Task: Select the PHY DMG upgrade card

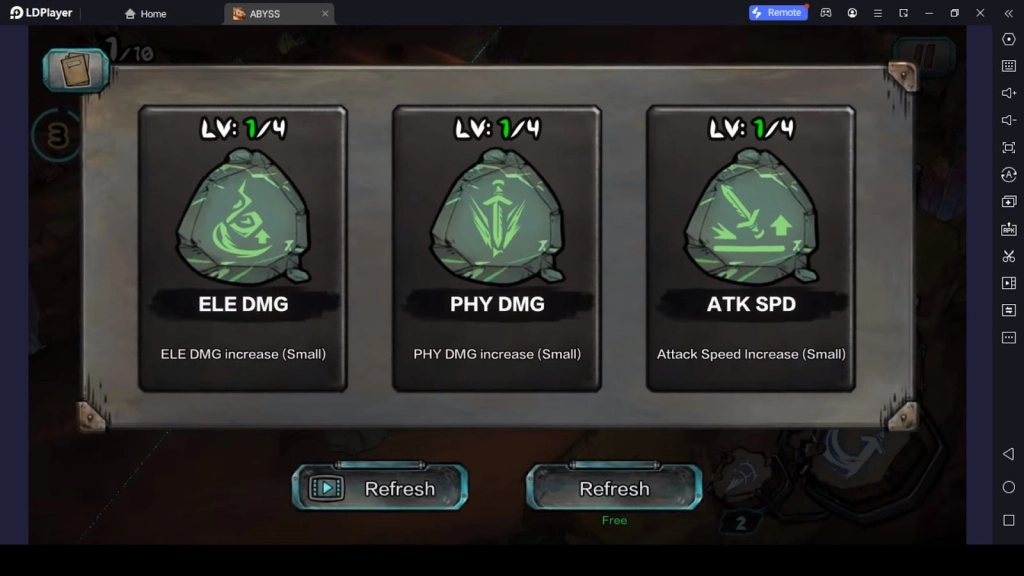Action: pos(497,248)
